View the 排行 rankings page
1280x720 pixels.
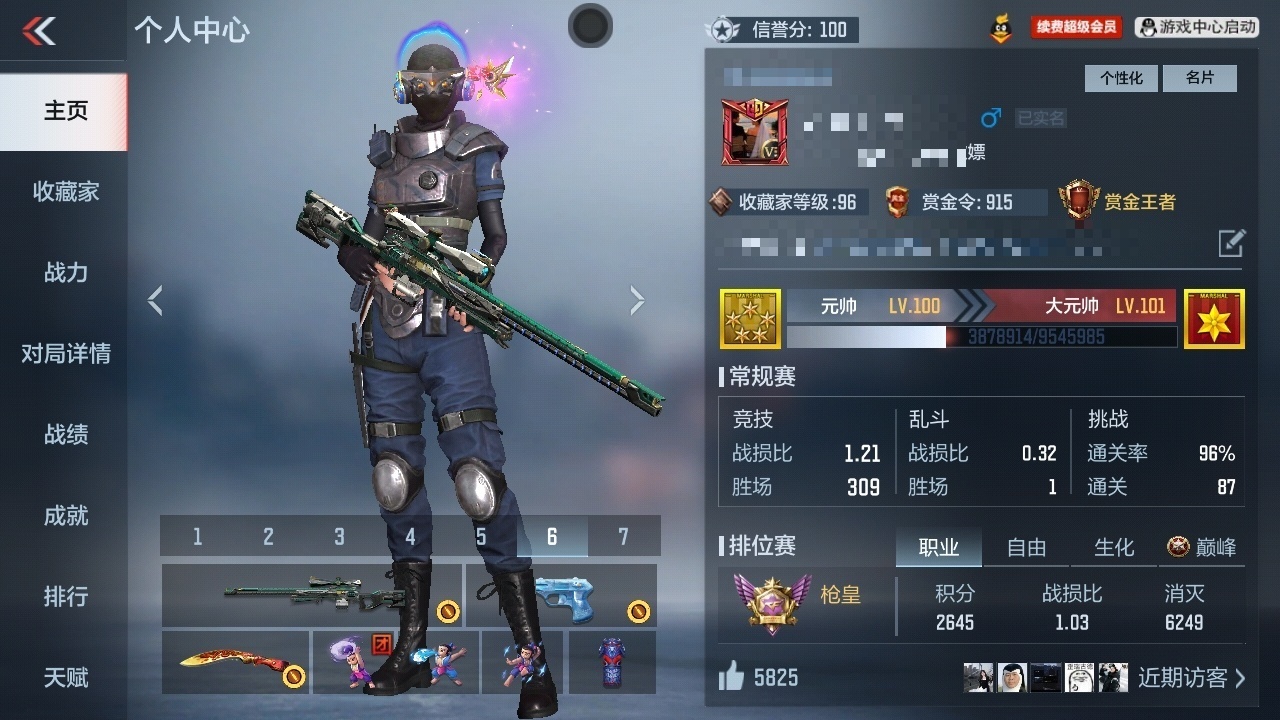tap(65, 596)
